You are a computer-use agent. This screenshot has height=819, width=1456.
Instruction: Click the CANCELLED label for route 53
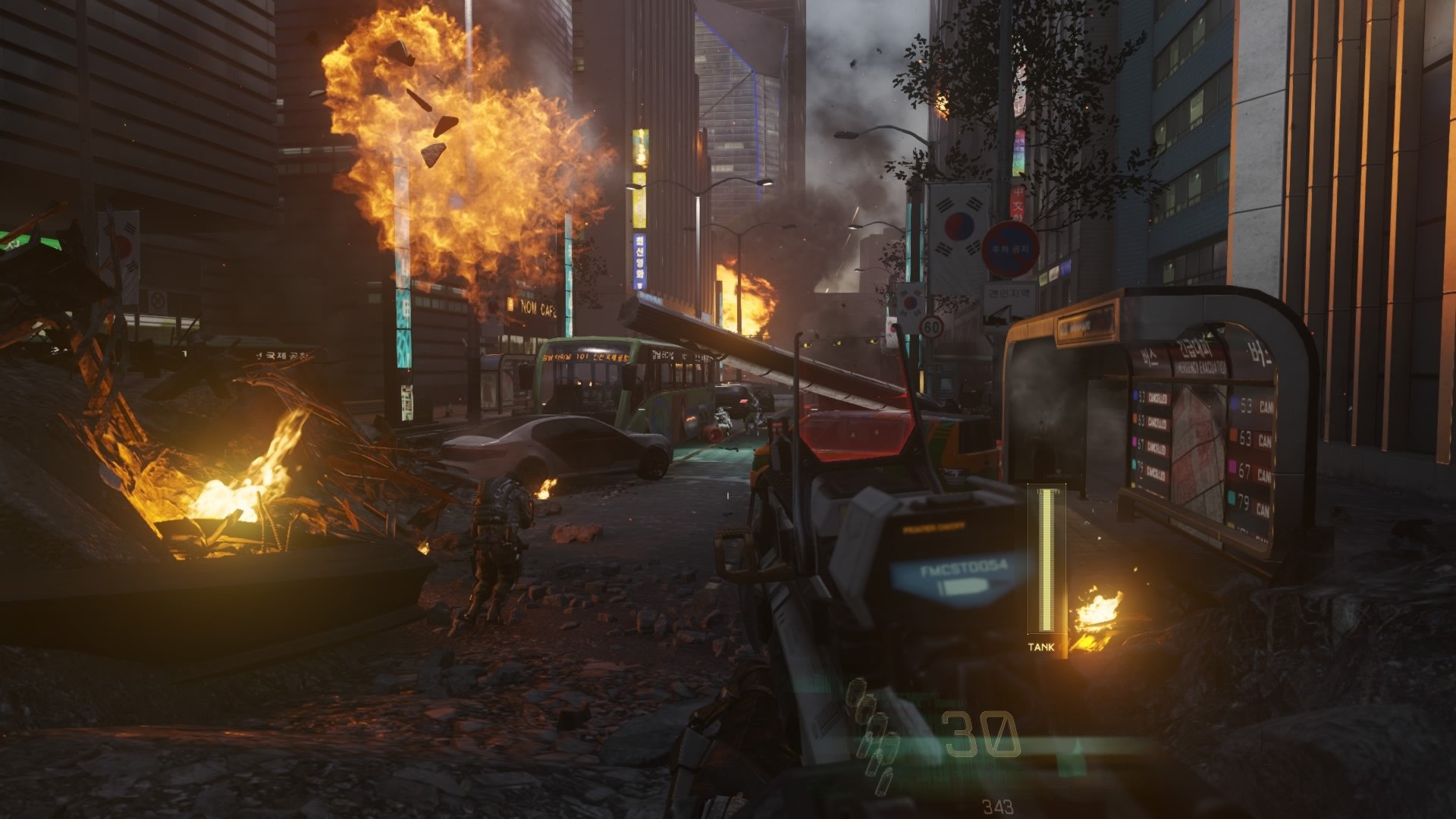[1159, 397]
